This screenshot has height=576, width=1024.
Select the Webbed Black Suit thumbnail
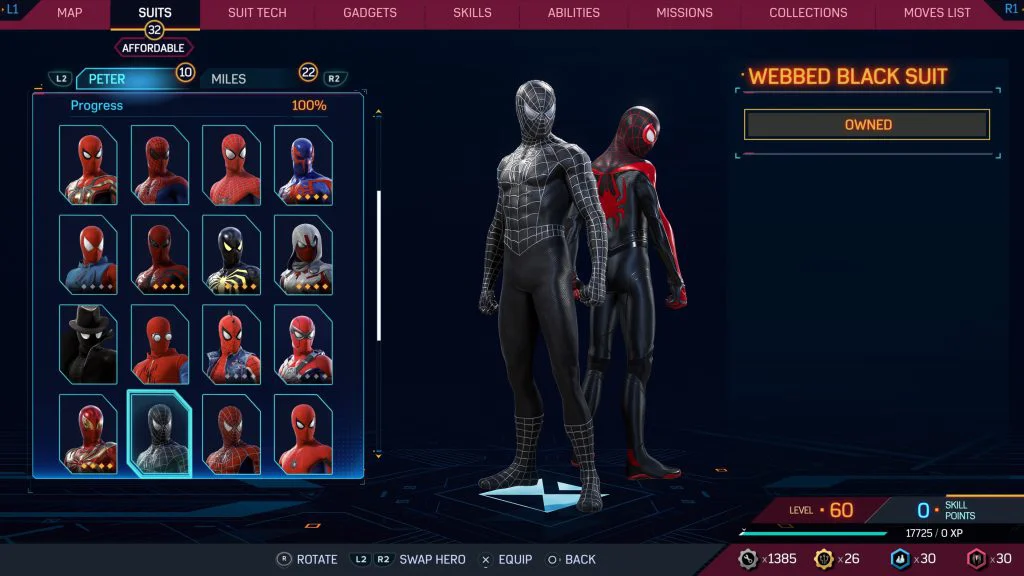160,433
